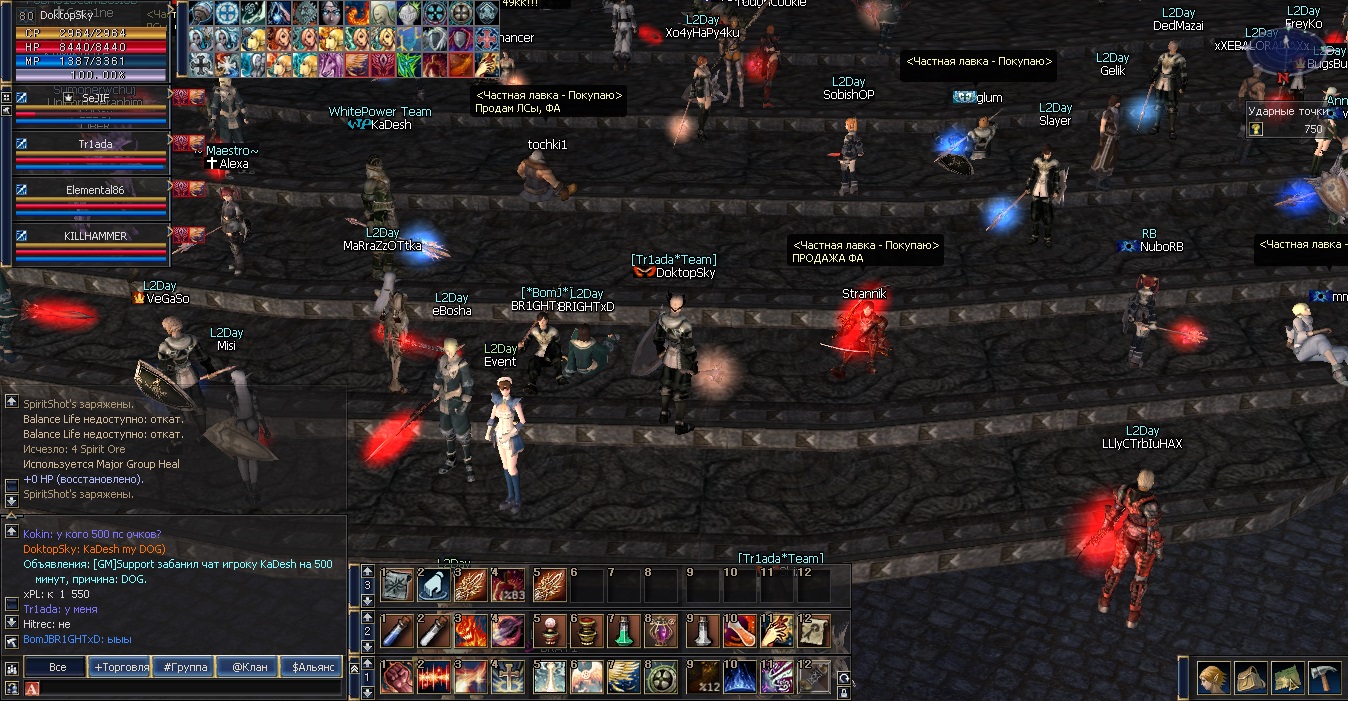Use the scroll item in hotbar
This screenshot has width=1348, height=701.
tap(812, 631)
